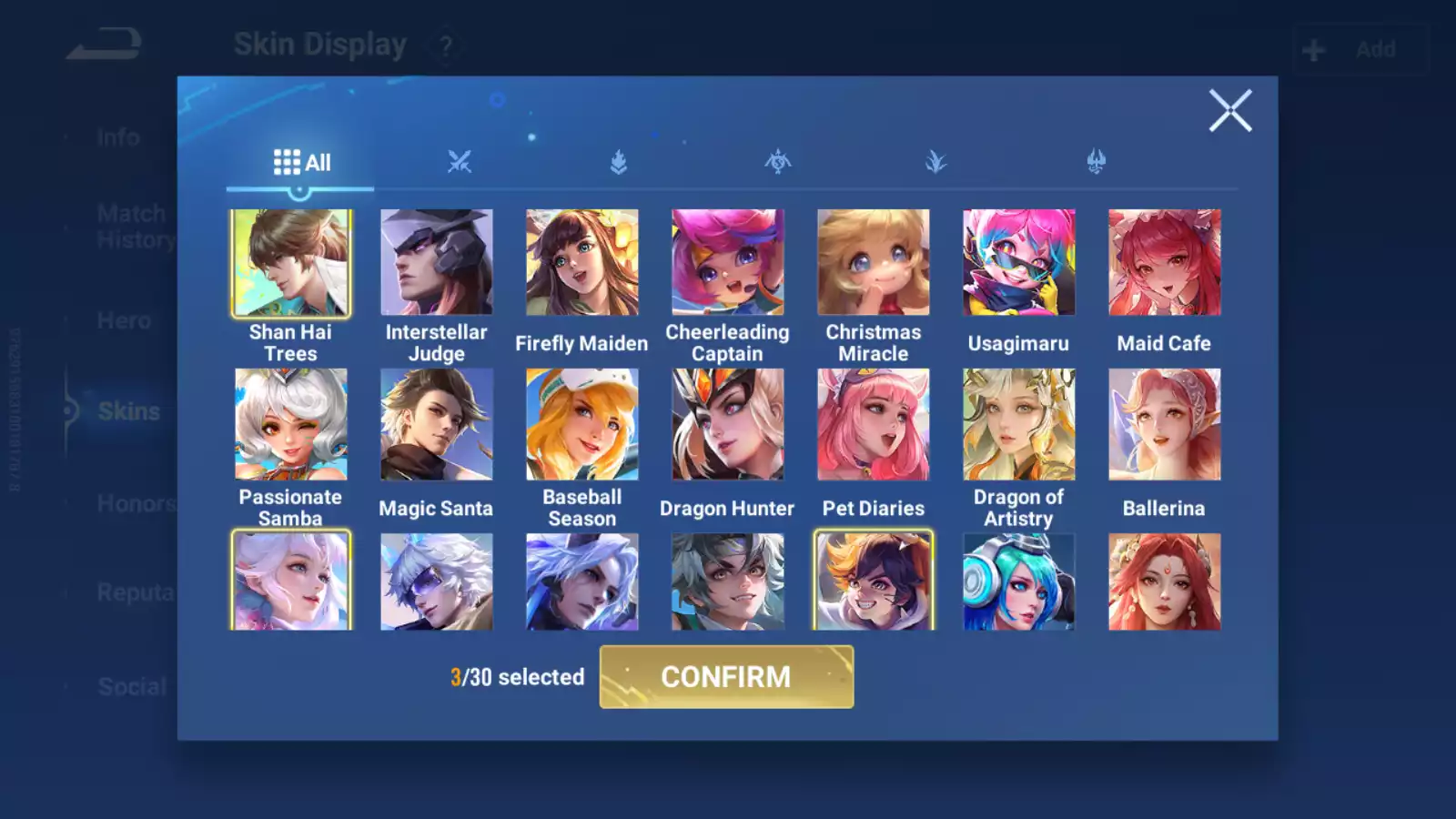1456x819 pixels.
Task: Pick the Dragon Hunter skin
Action: pyautogui.click(x=727, y=424)
